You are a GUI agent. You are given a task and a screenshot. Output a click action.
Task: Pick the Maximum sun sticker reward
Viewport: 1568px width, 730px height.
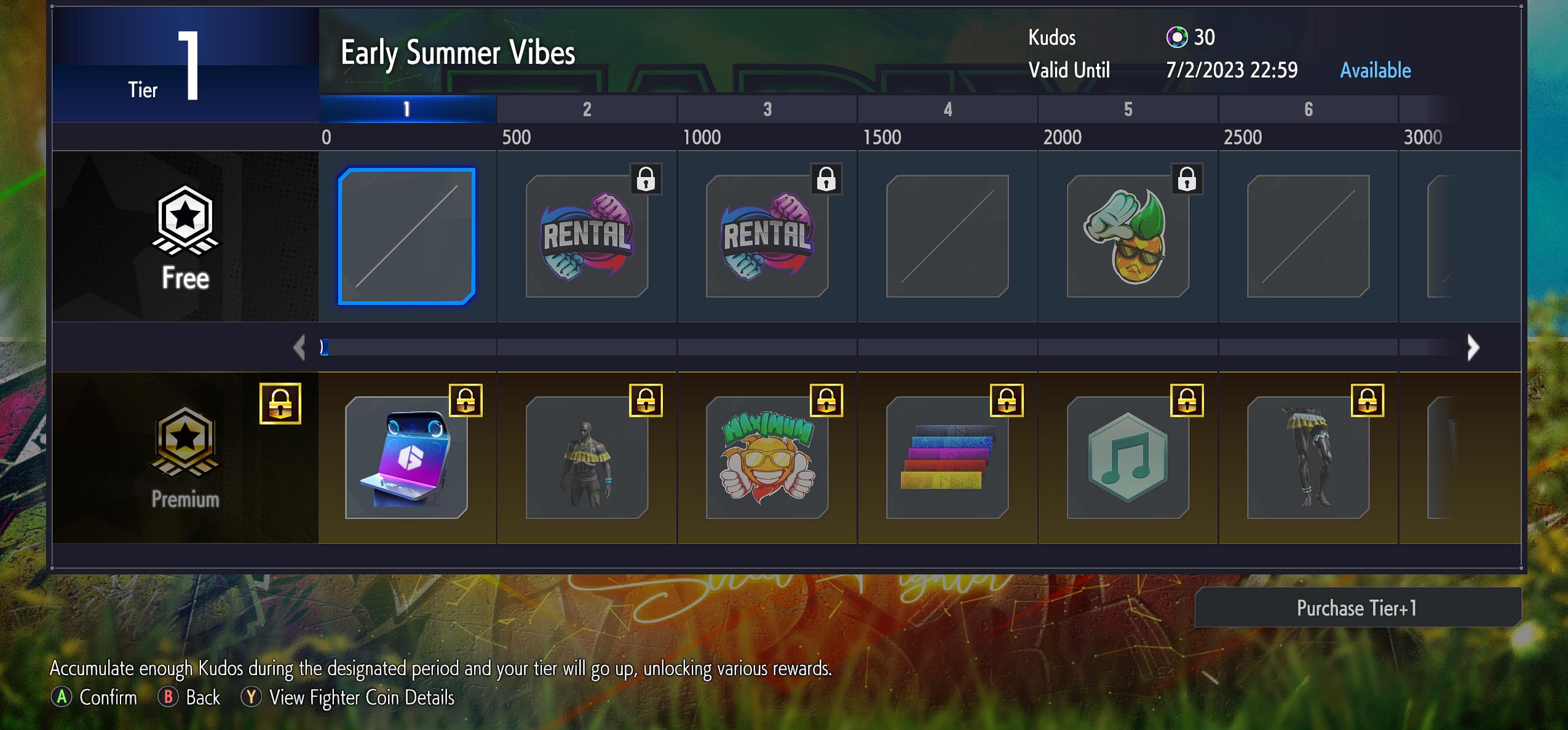pyautogui.click(x=767, y=458)
